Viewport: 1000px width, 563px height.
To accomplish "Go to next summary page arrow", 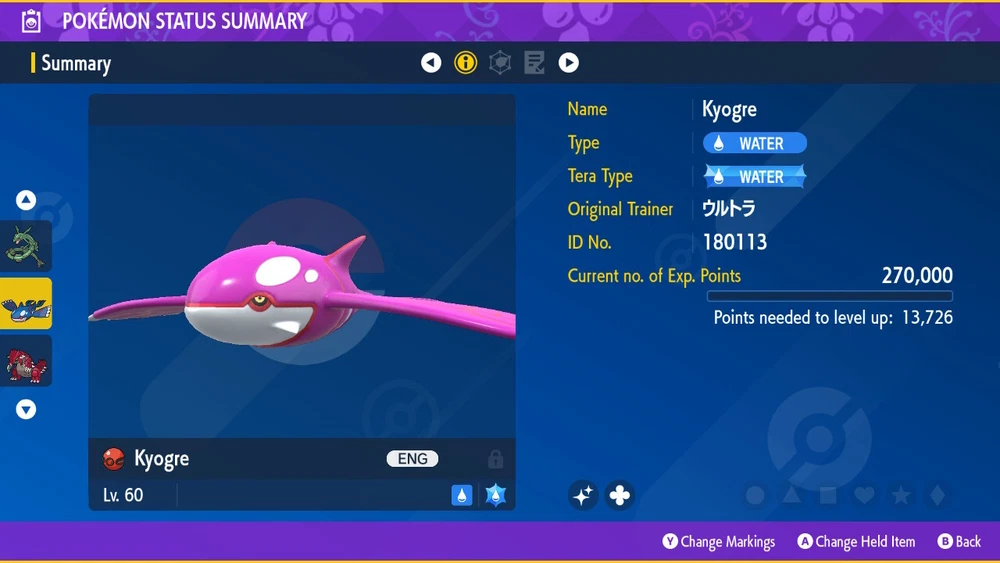I will (569, 63).
